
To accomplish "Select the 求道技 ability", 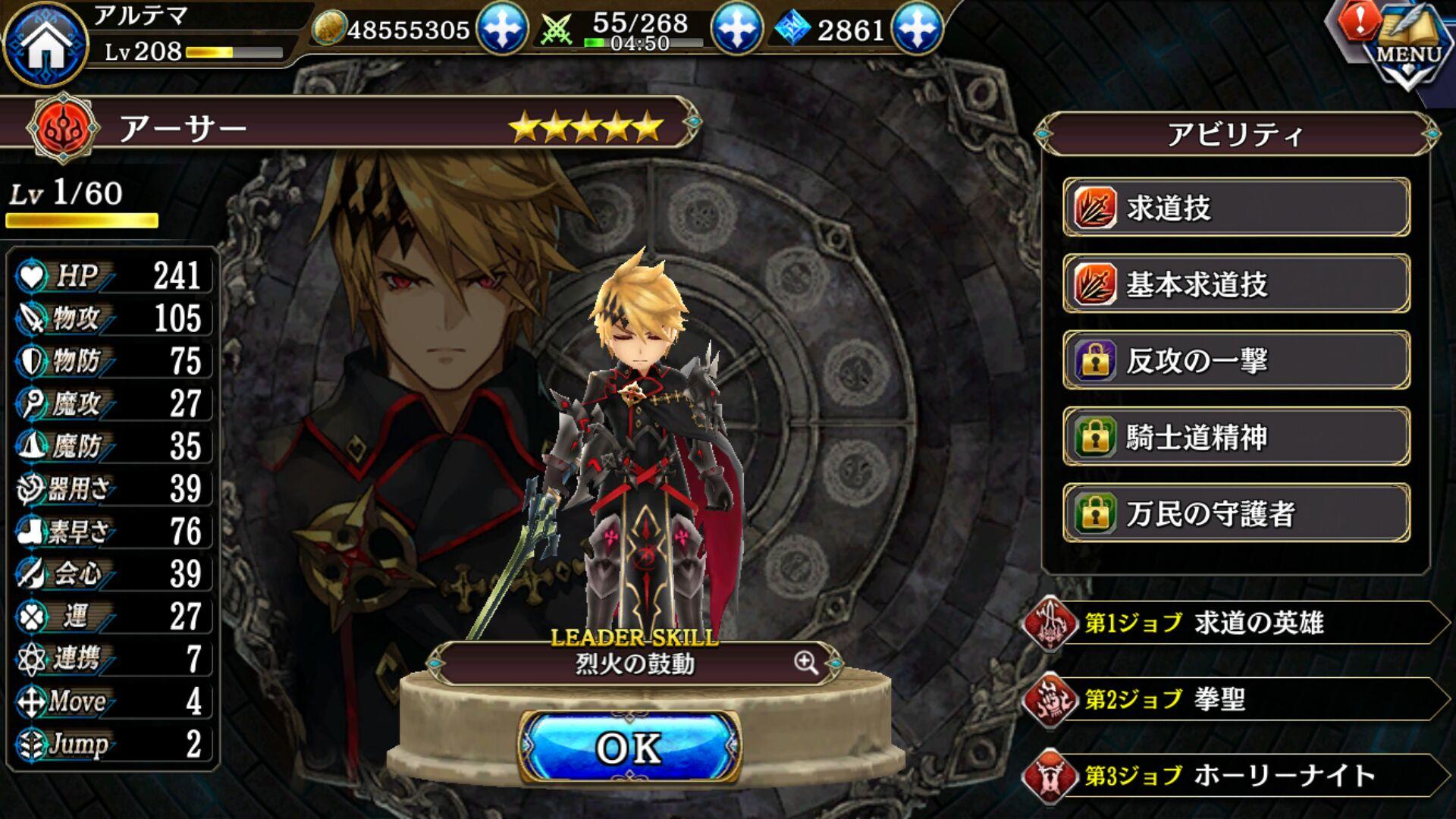I will point(1236,207).
